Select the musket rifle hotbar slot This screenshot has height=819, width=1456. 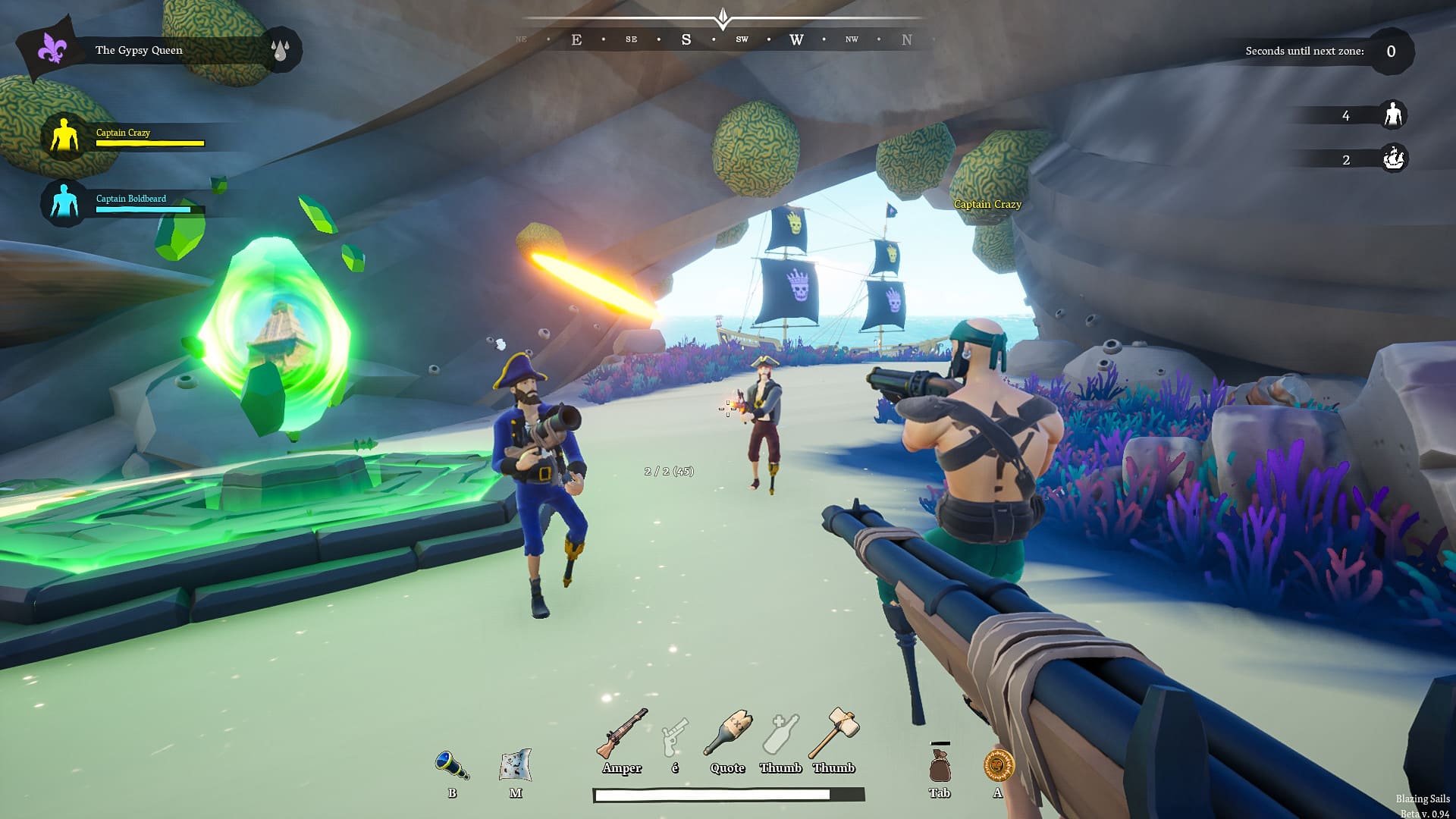622,734
